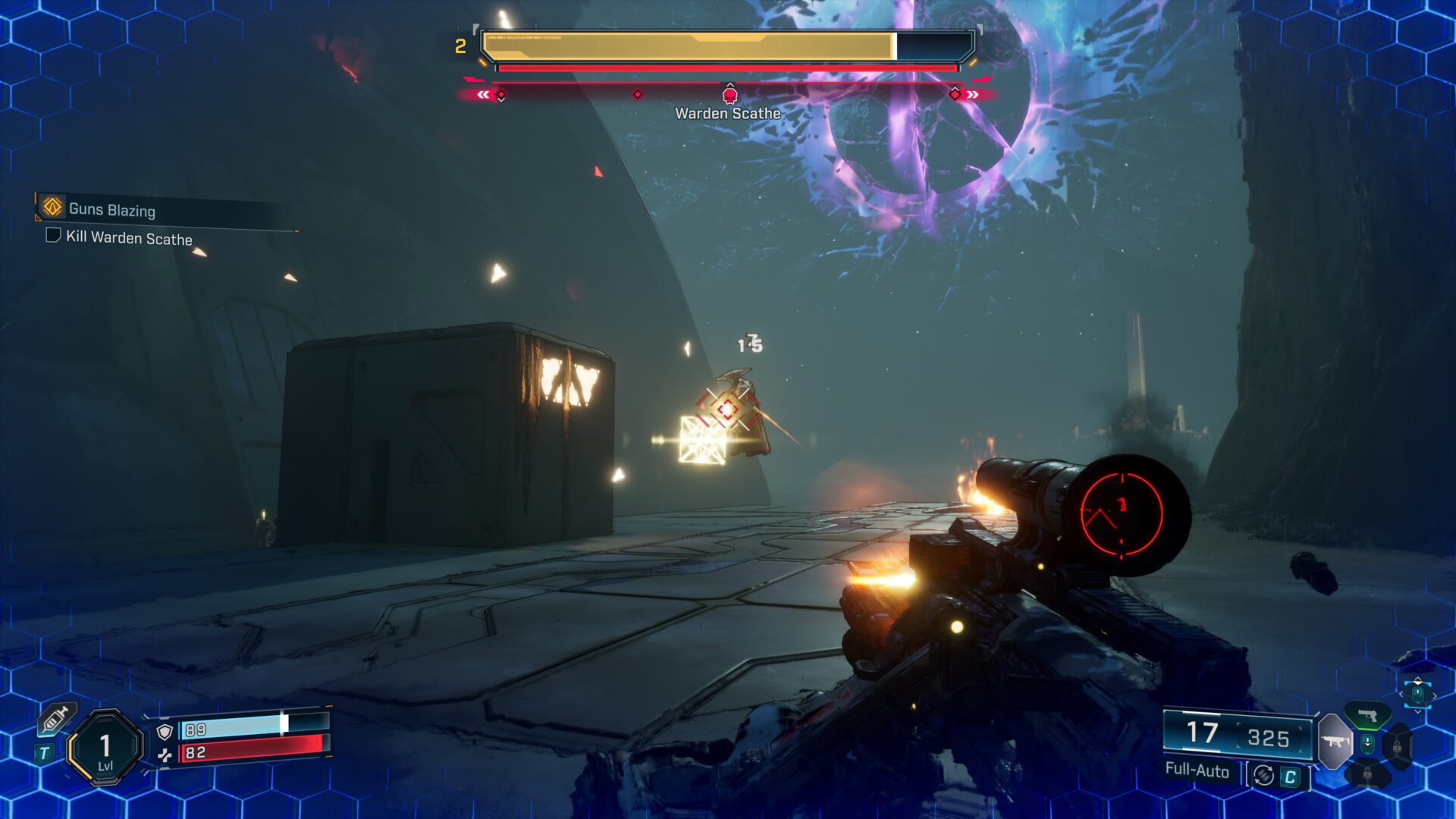The image size is (1456, 819).
Task: Select the equipped submachine gun weapon slot
Action: coord(1335,741)
